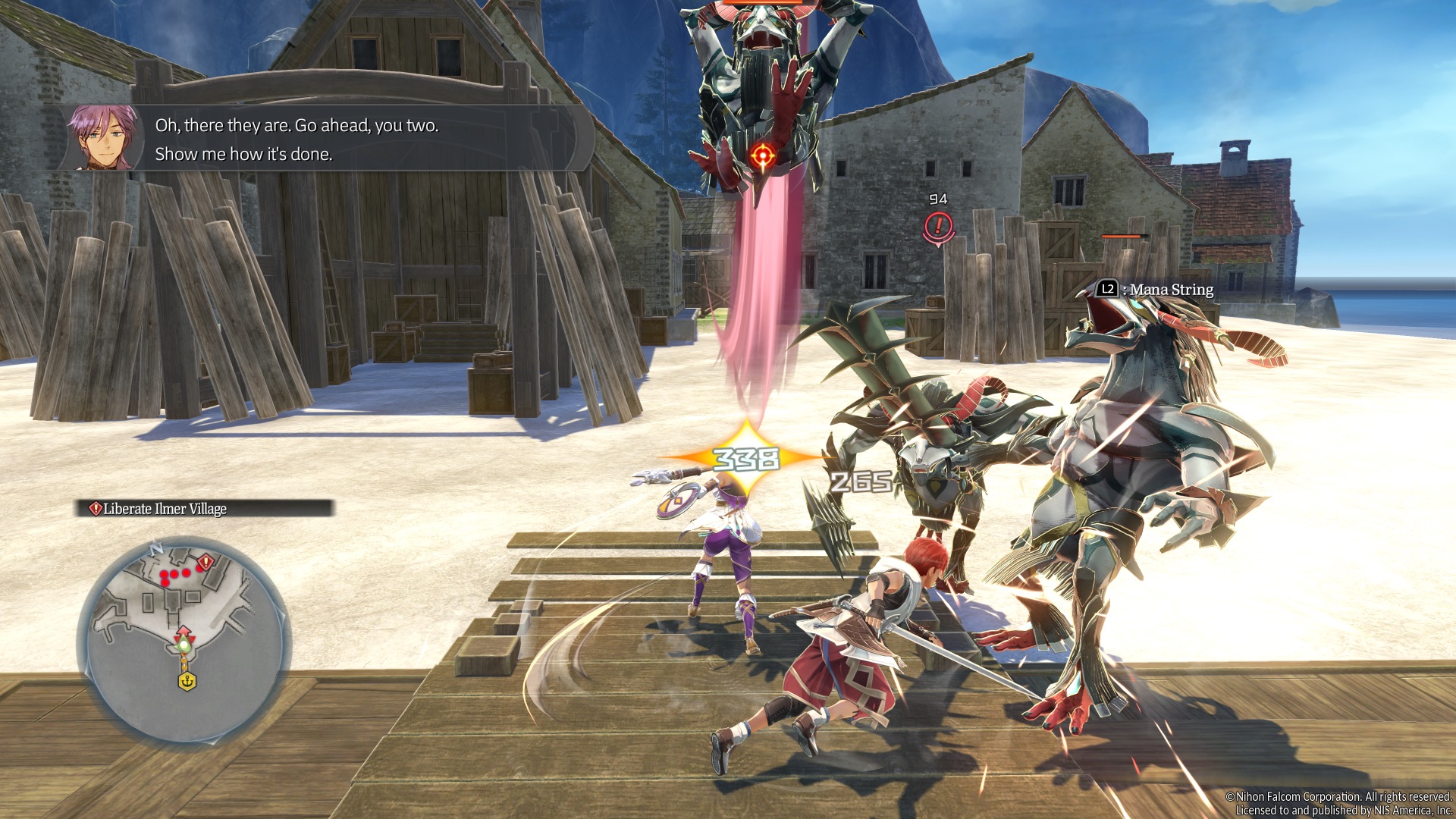The width and height of the screenshot is (1456, 819).
Task: Open the circular minimap
Action: (x=184, y=639)
